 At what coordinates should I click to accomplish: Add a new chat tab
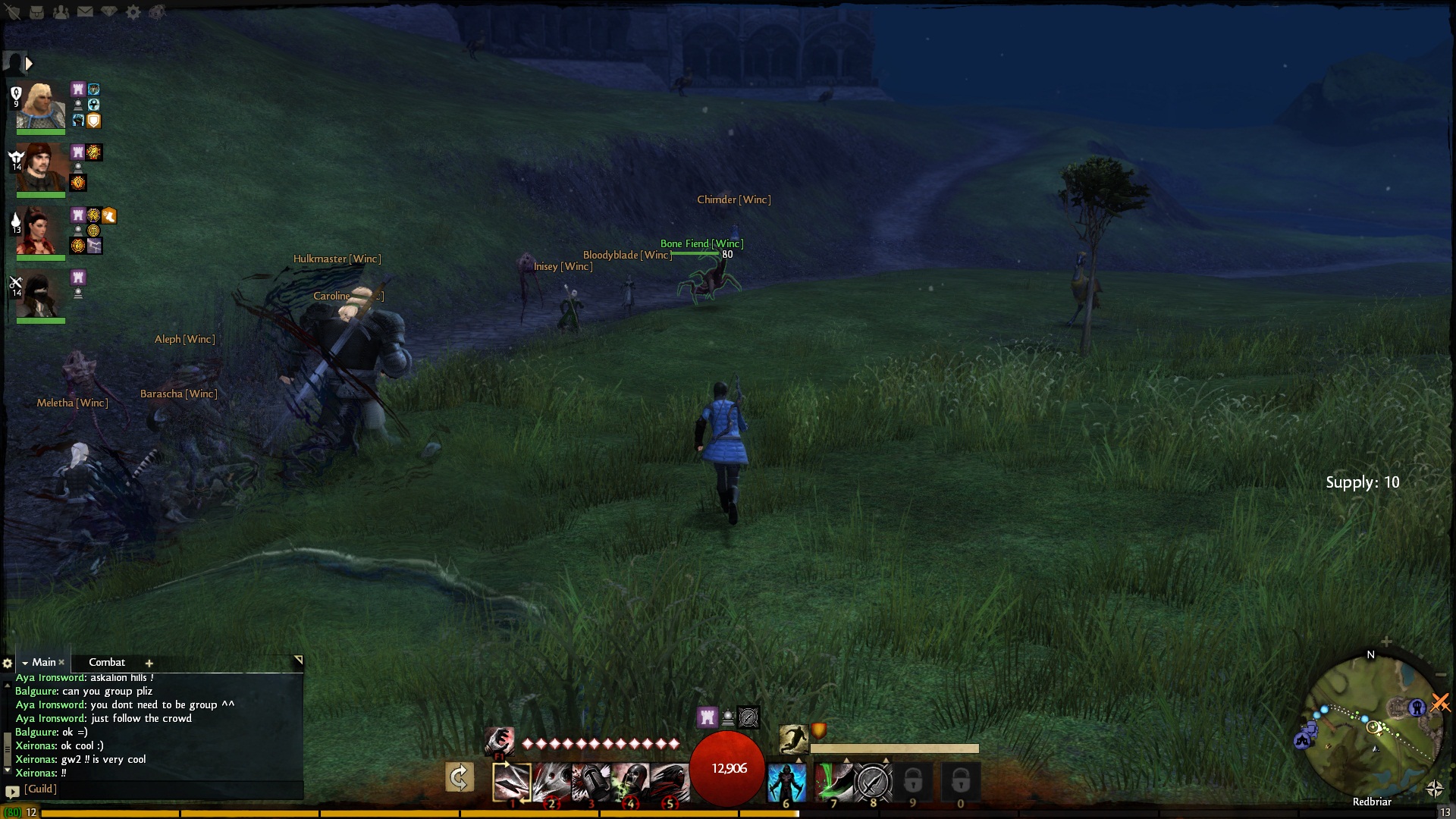point(149,663)
